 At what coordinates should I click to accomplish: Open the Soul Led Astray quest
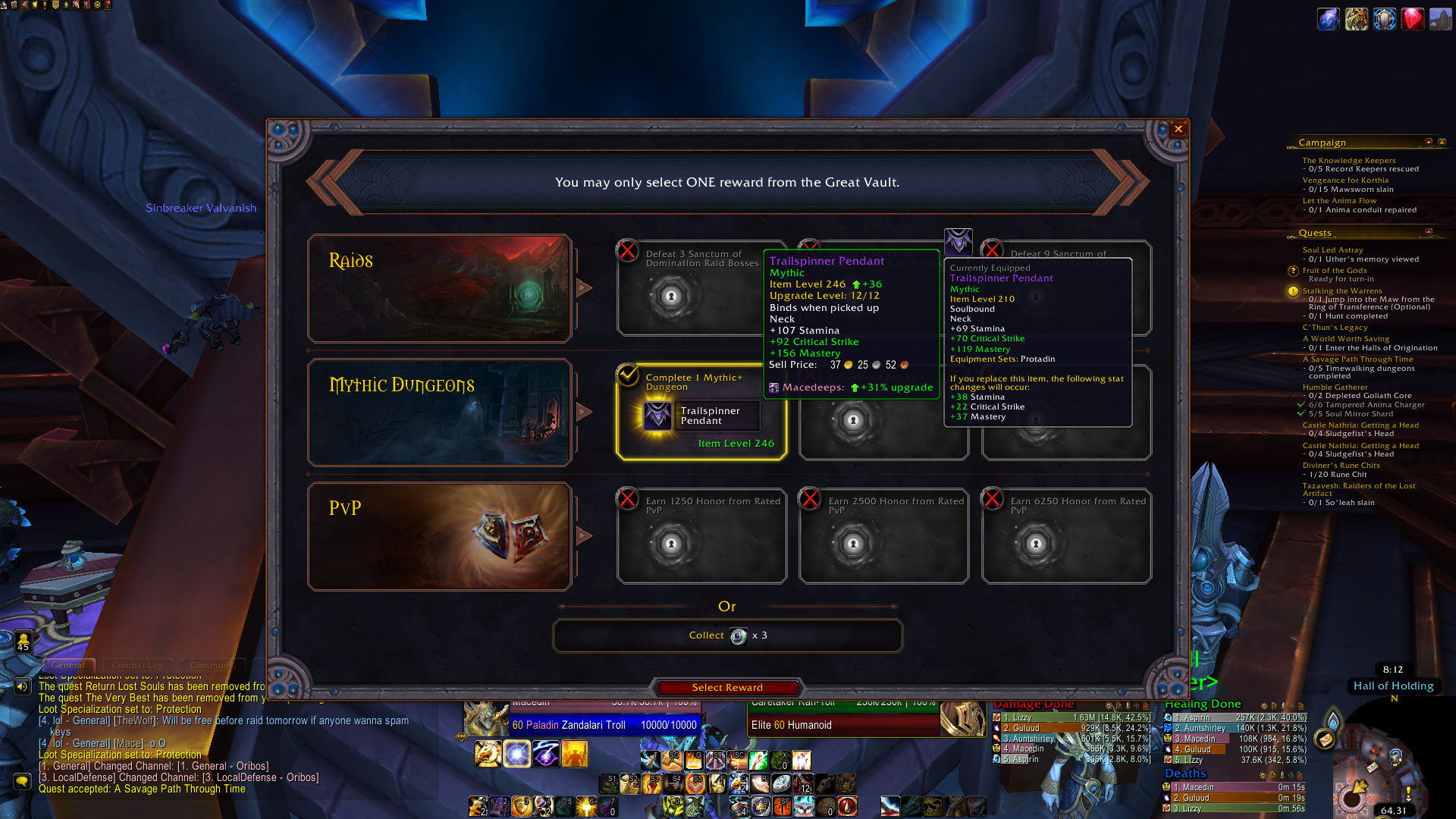tap(1332, 250)
